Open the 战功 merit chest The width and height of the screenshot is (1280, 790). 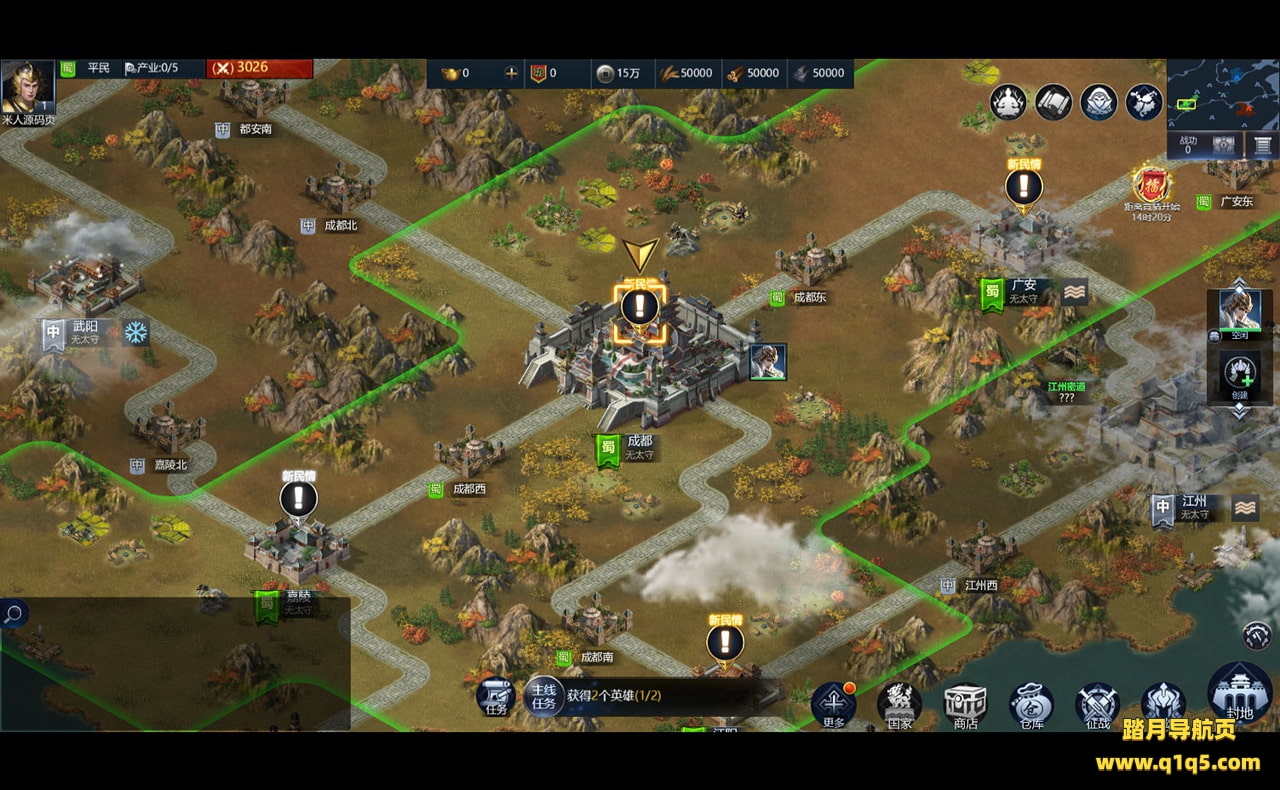[x=1222, y=145]
